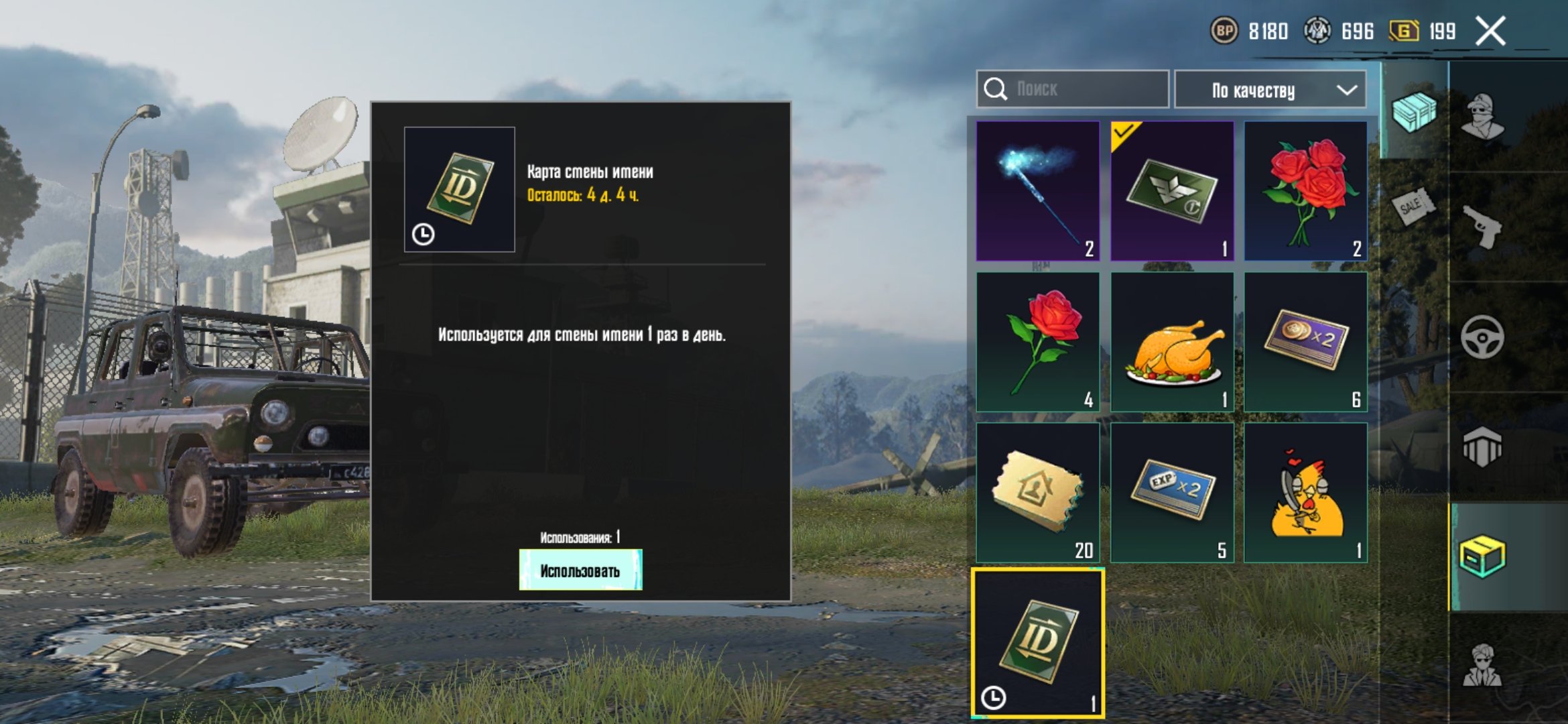The width and height of the screenshot is (1568, 724).
Task: Select the BP x2 card slot
Action: click(1305, 342)
